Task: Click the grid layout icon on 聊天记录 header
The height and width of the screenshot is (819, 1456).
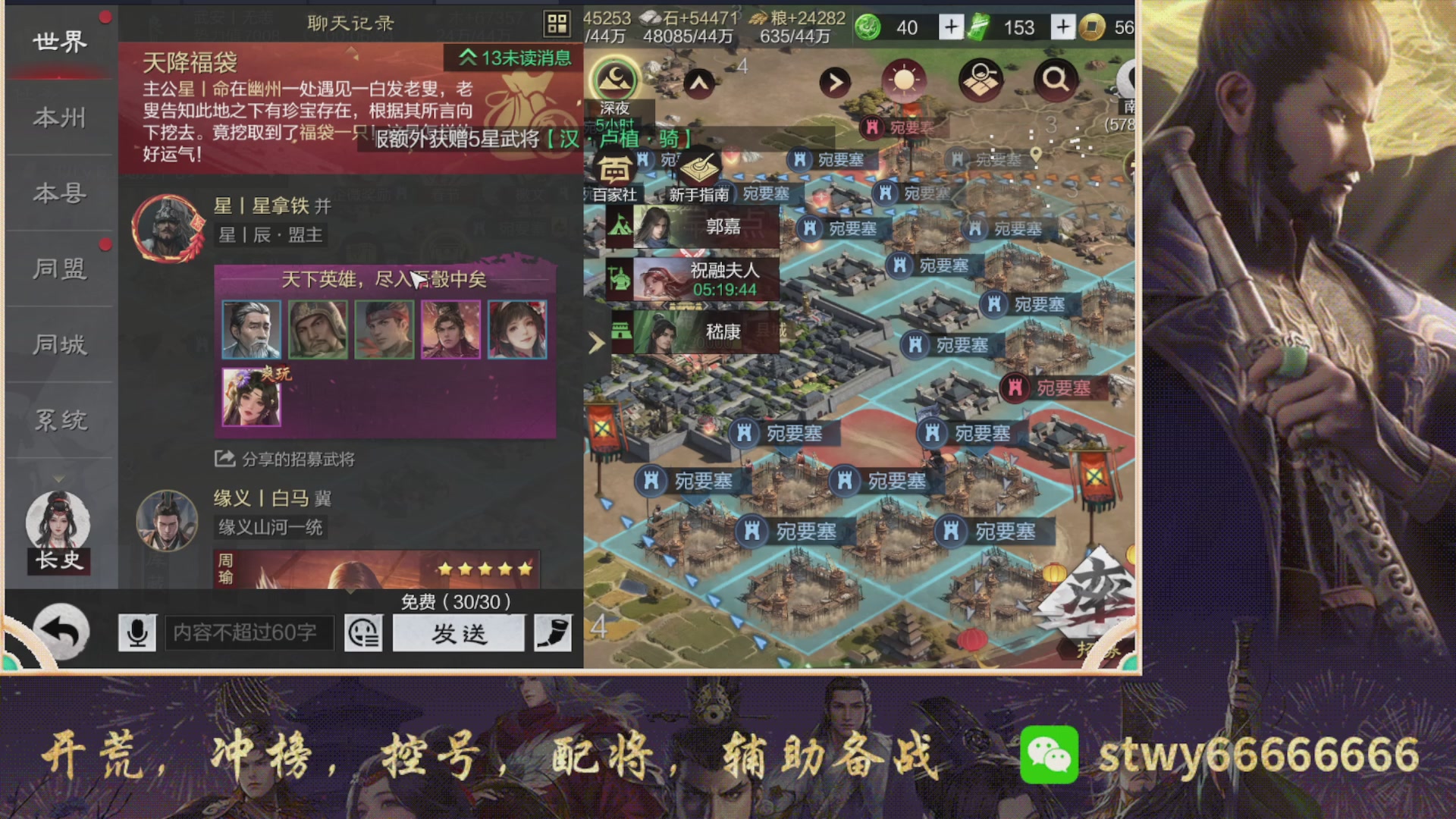Action: tap(558, 23)
